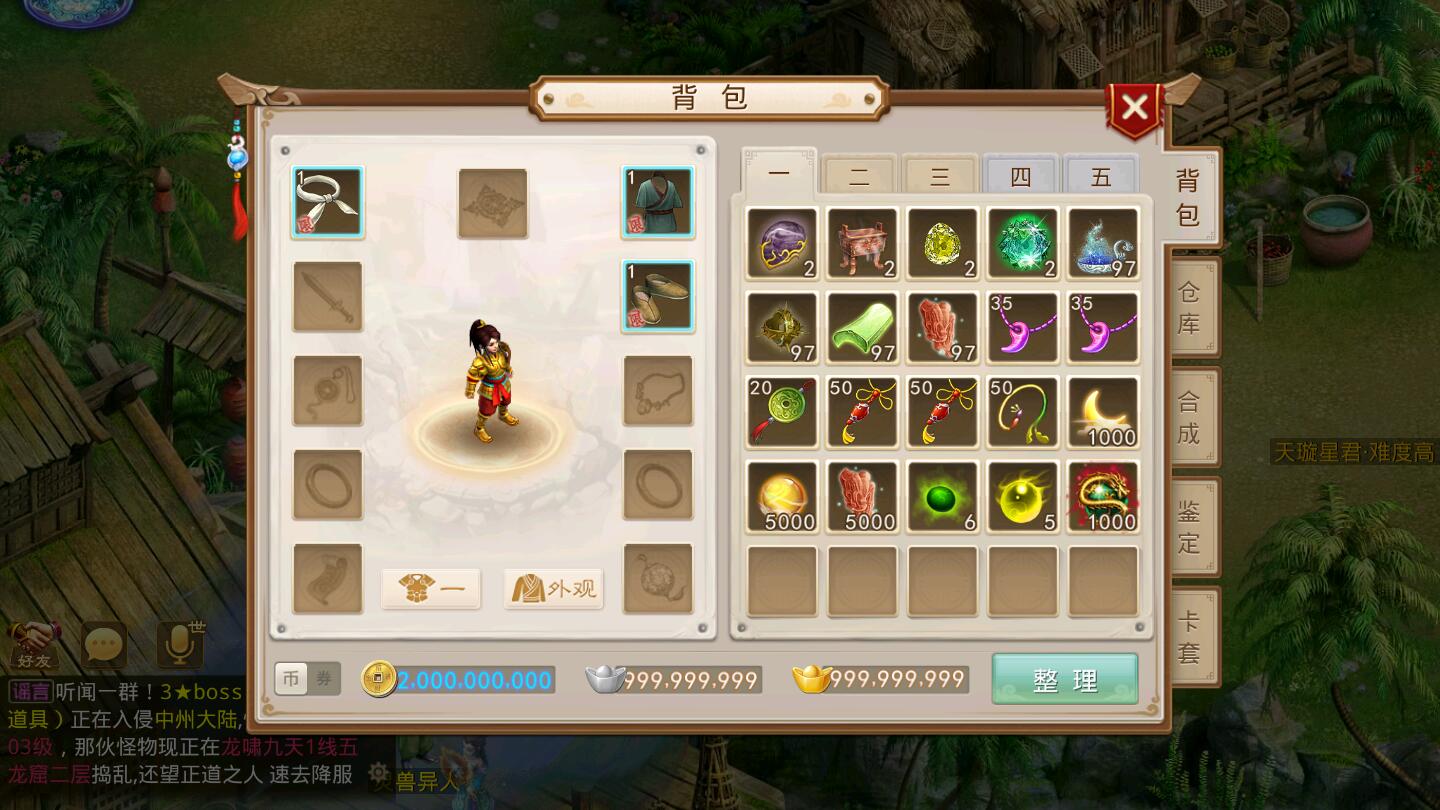Sort items with the 整理 button
This screenshot has height=810, width=1440.
tap(1064, 680)
